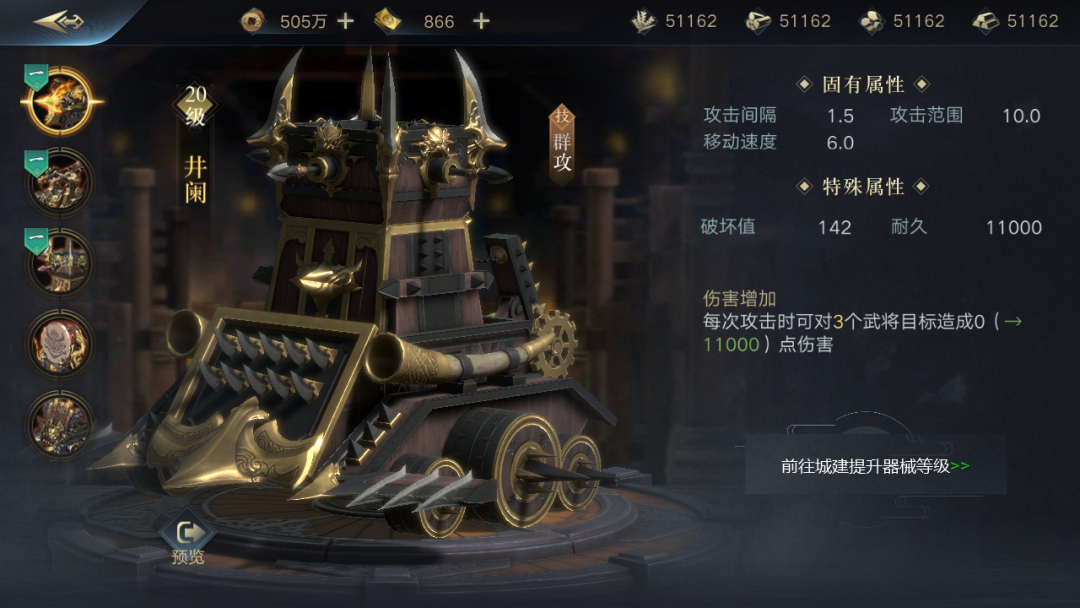The height and width of the screenshot is (608, 1080).
Task: Select the second siege engine in the list
Action: (60, 182)
